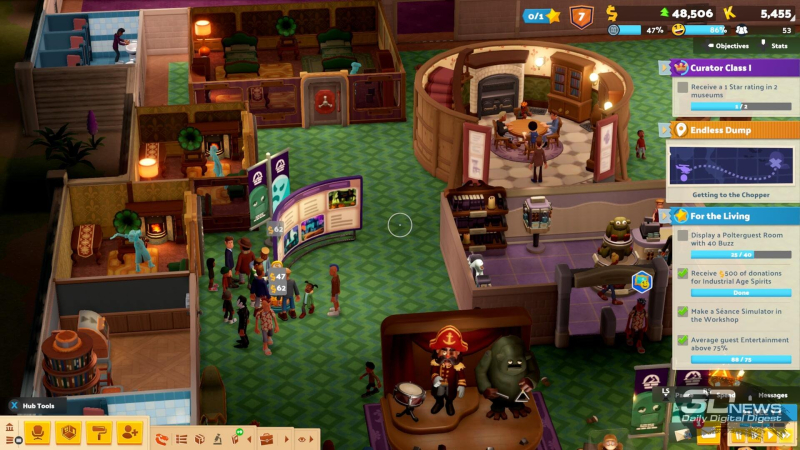800x450 pixels.
Task: Show the list overview icon
Action: 181,438
